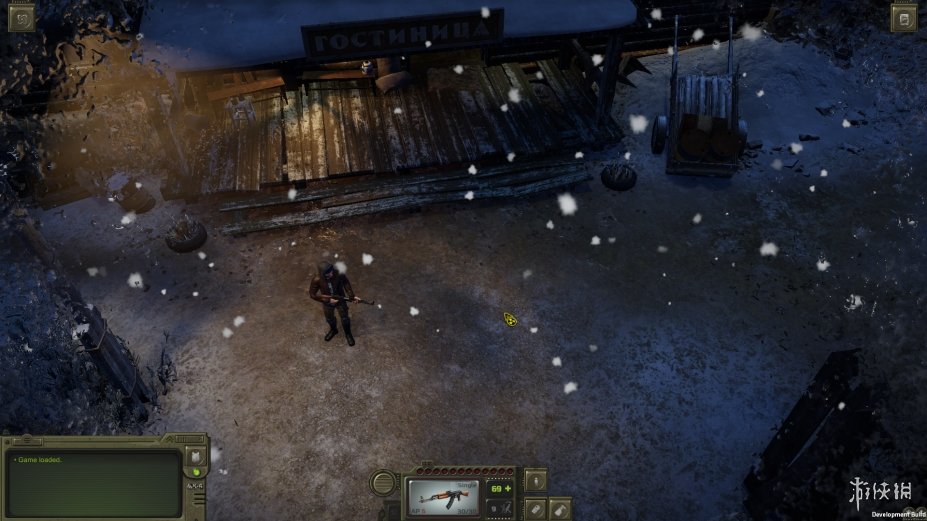Click the standing figure stance button

(536, 479)
